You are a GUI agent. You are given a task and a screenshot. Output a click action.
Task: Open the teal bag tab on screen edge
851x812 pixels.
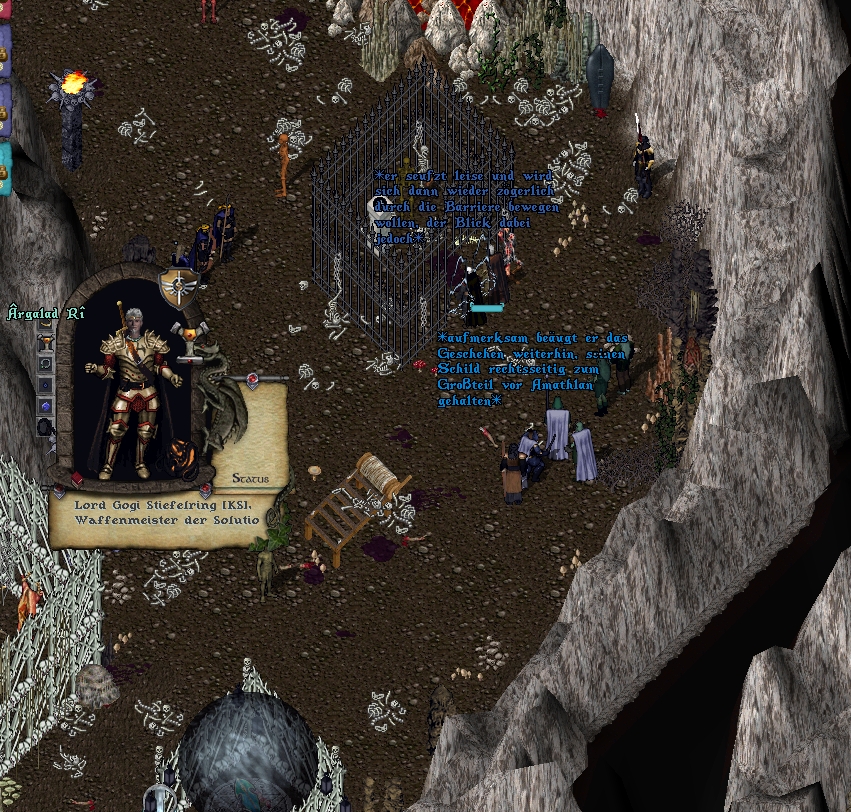point(5,168)
